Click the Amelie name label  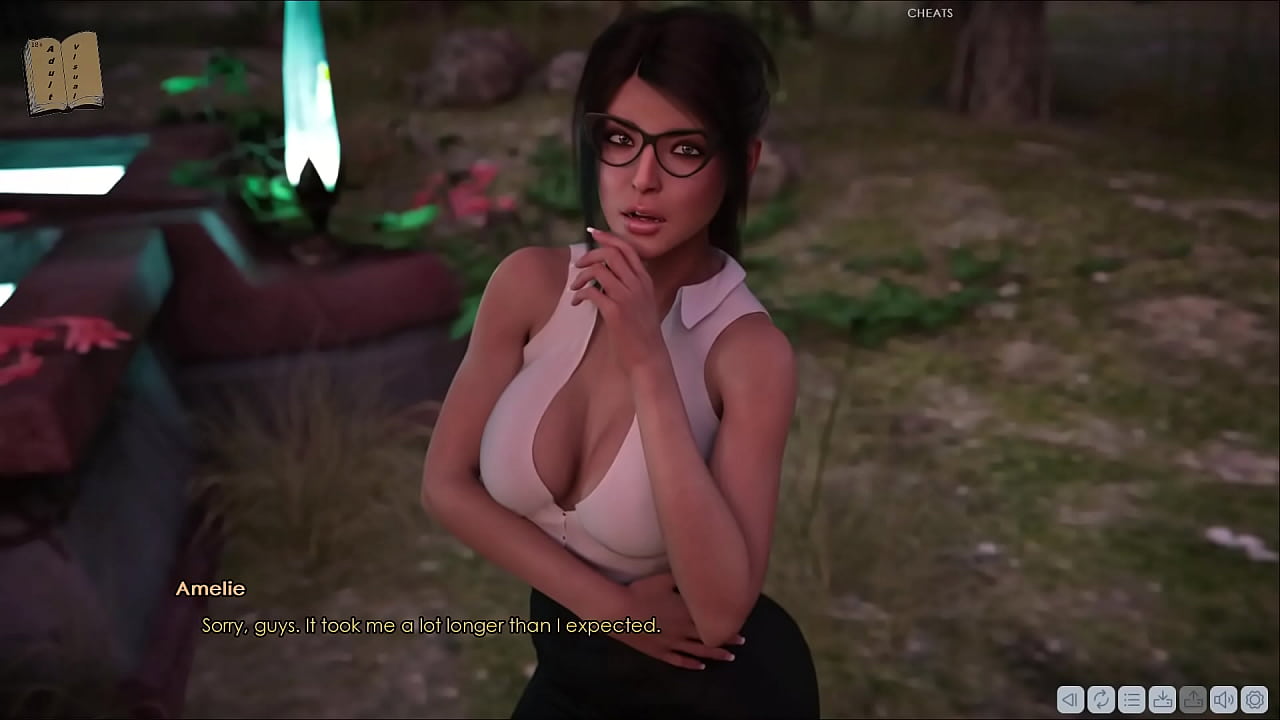click(x=211, y=588)
